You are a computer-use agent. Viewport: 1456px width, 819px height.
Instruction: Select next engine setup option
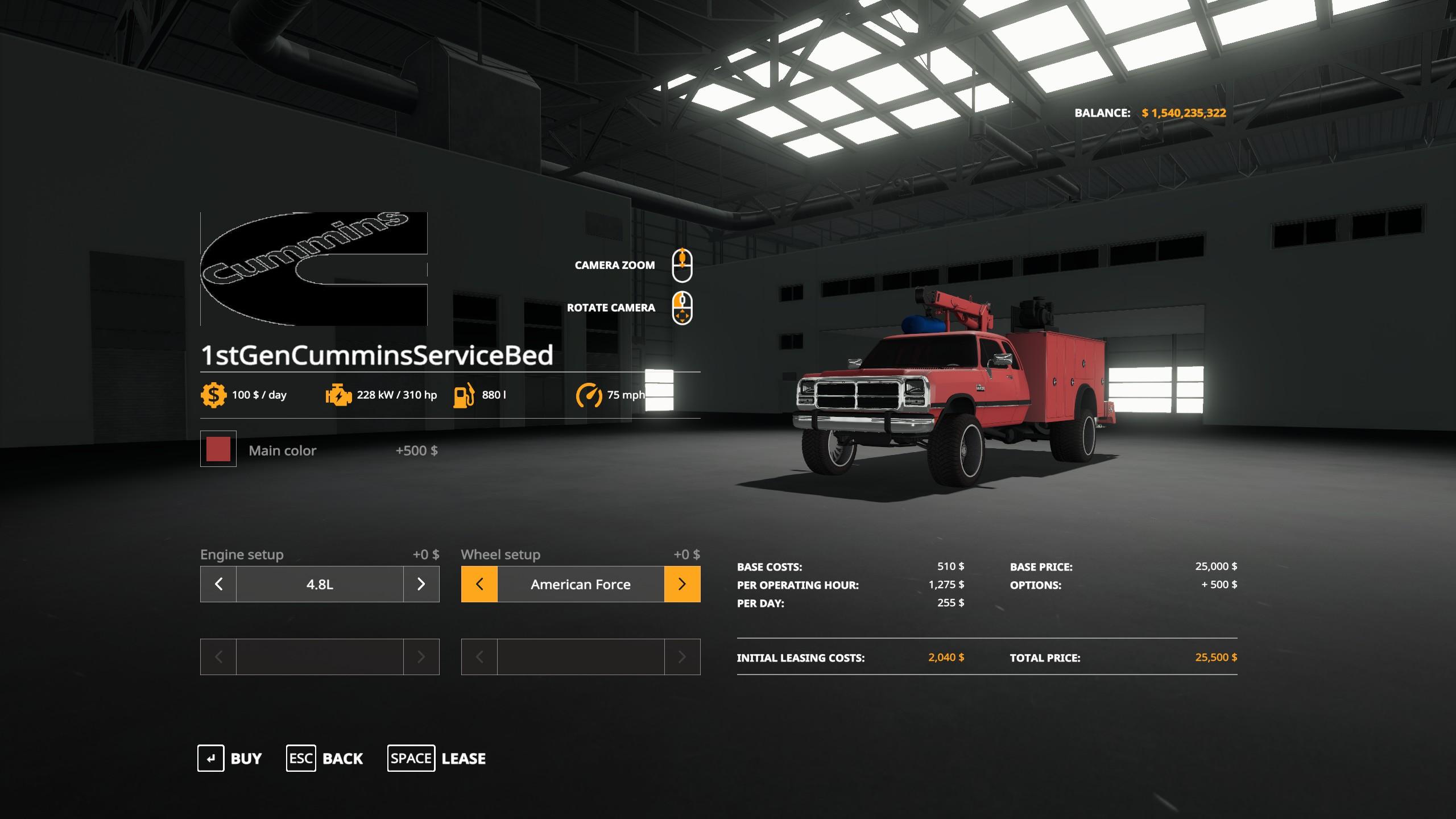pyautogui.click(x=421, y=584)
